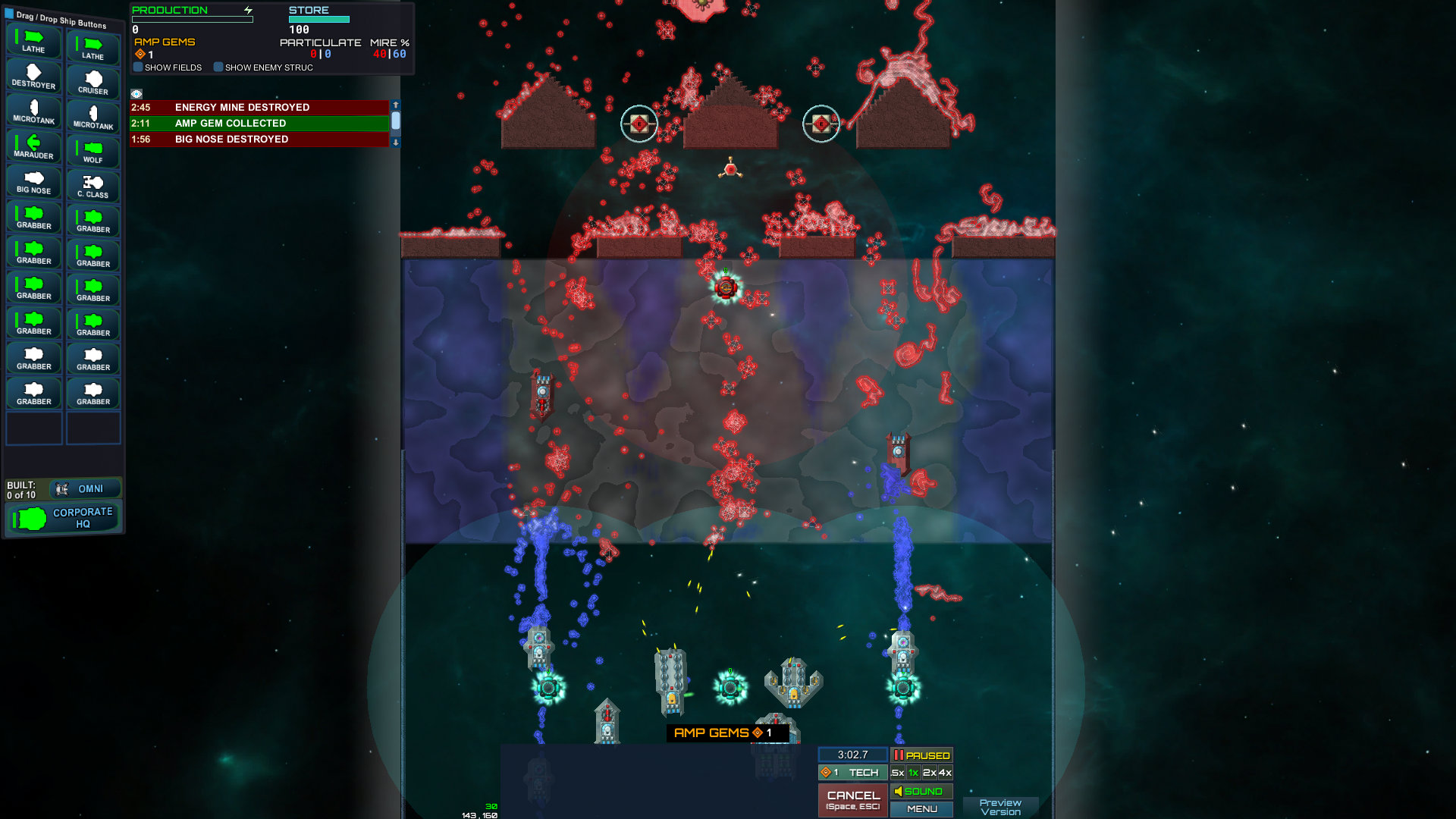Choose the Cruiser ship button
This screenshot has width=1456, height=819.
93,78
